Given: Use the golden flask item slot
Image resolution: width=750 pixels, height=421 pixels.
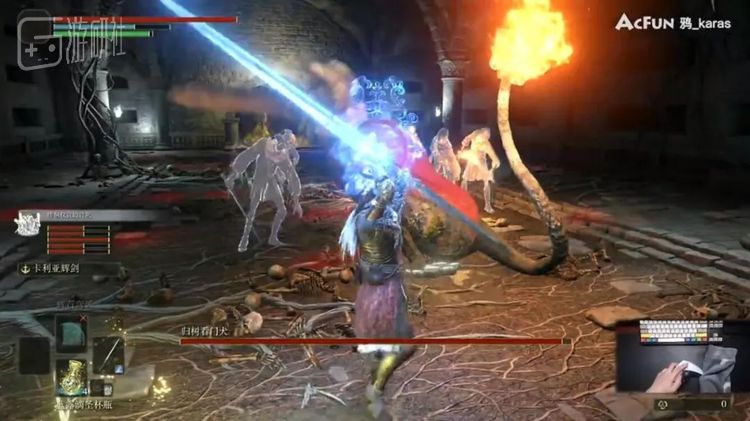Looking at the screenshot, I should pos(70,380).
